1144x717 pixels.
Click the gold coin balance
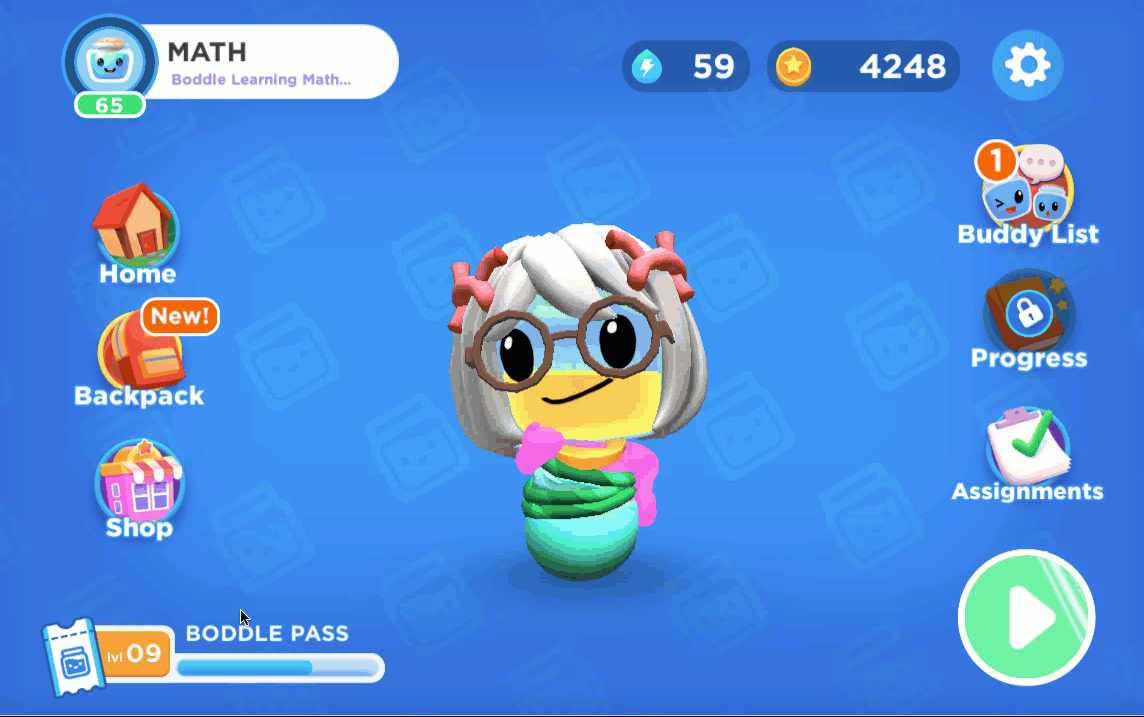coord(863,67)
